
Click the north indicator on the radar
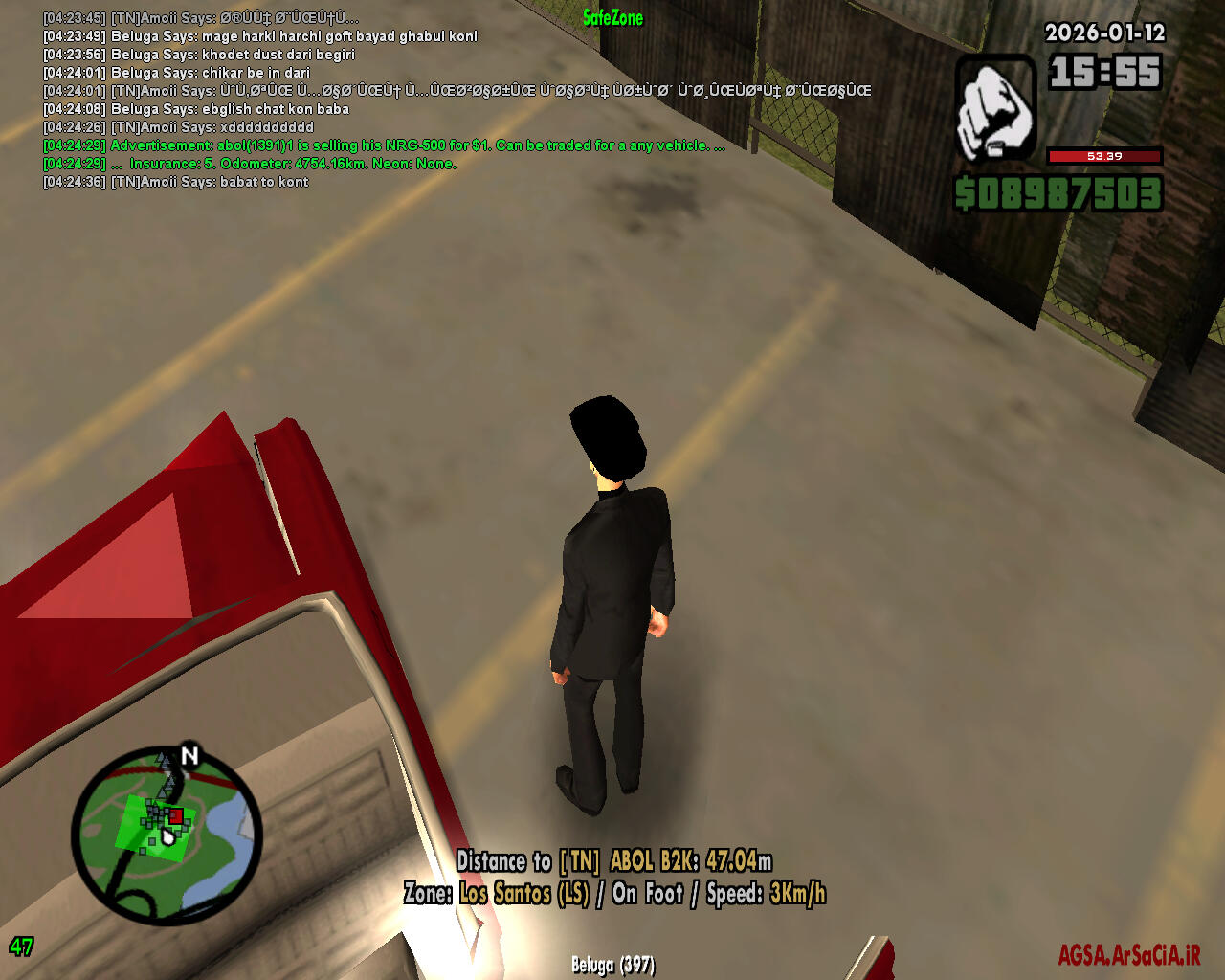(189, 756)
